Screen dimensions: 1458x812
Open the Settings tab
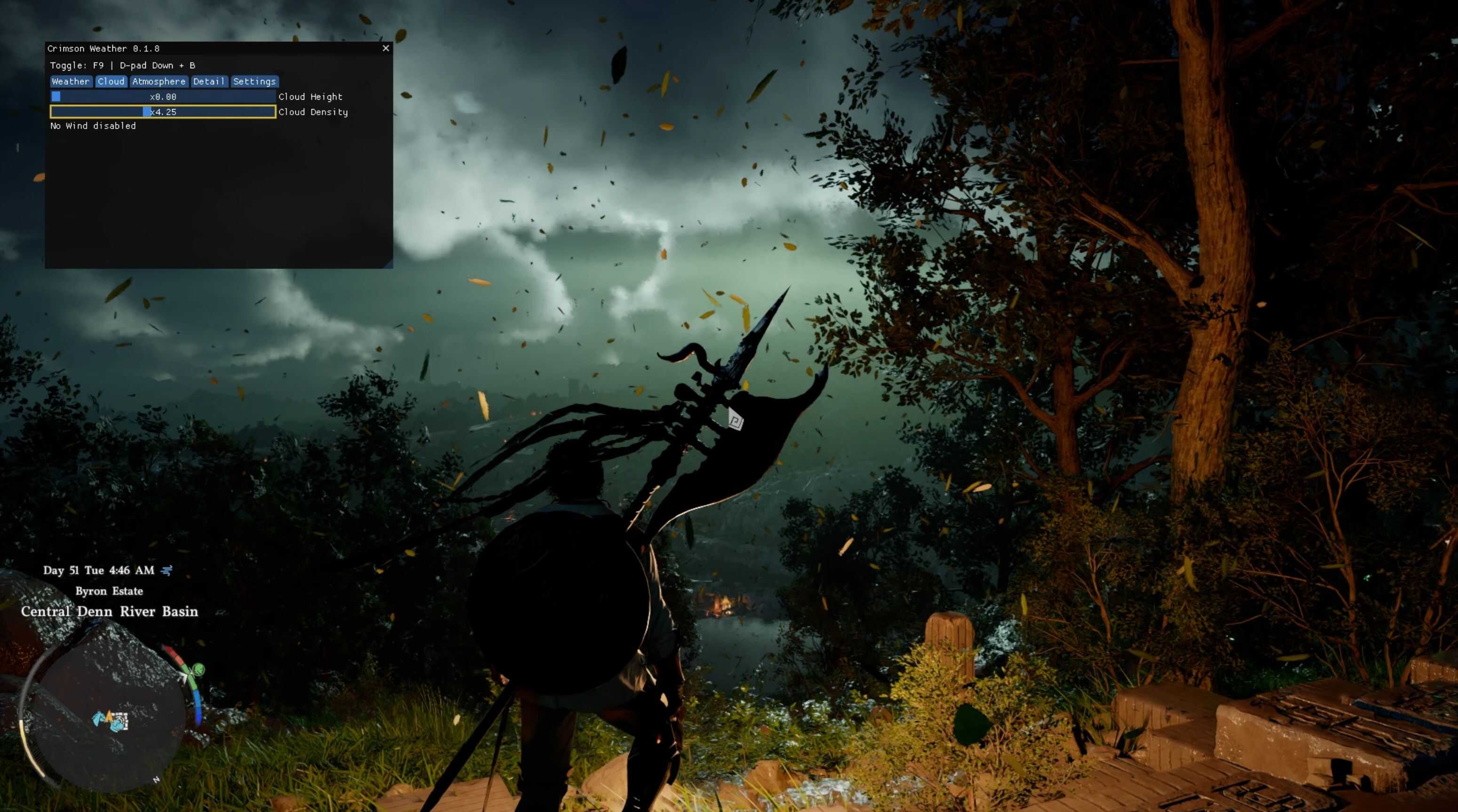click(254, 81)
